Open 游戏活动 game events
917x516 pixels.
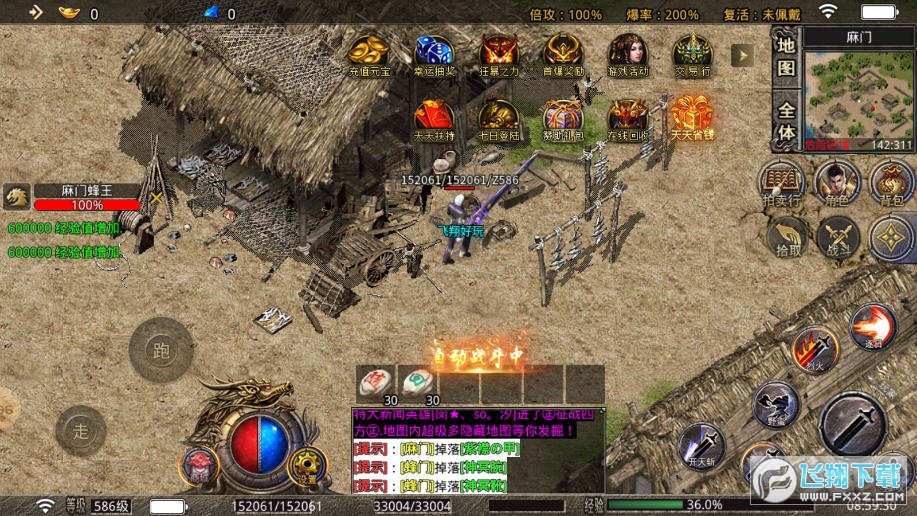pos(628,55)
